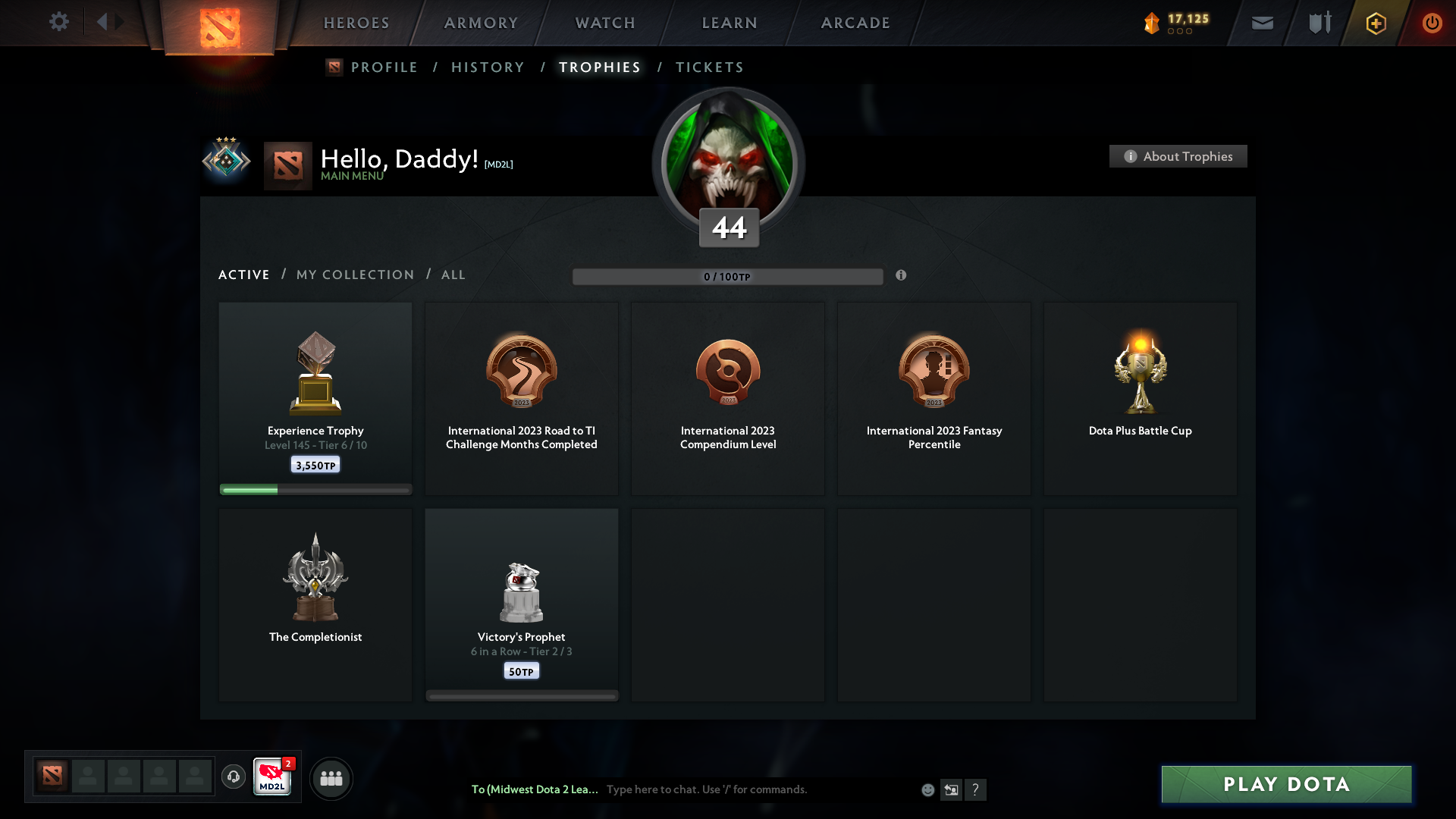1456x819 pixels.
Task: Click the gold Dota Plus hexagon icon
Action: point(1375,23)
